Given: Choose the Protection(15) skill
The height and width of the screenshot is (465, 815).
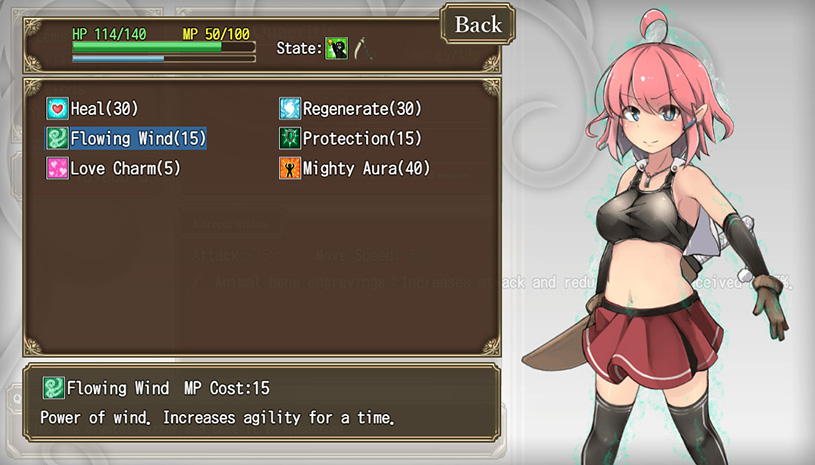Looking at the screenshot, I should pos(350,139).
